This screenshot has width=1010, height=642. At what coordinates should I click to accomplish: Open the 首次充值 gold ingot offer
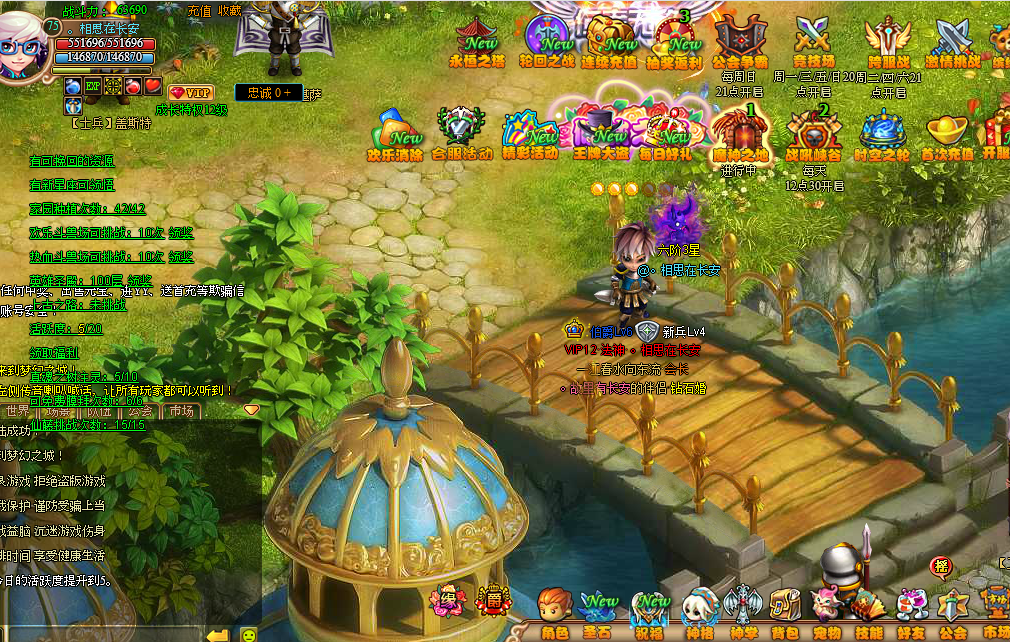[947, 136]
